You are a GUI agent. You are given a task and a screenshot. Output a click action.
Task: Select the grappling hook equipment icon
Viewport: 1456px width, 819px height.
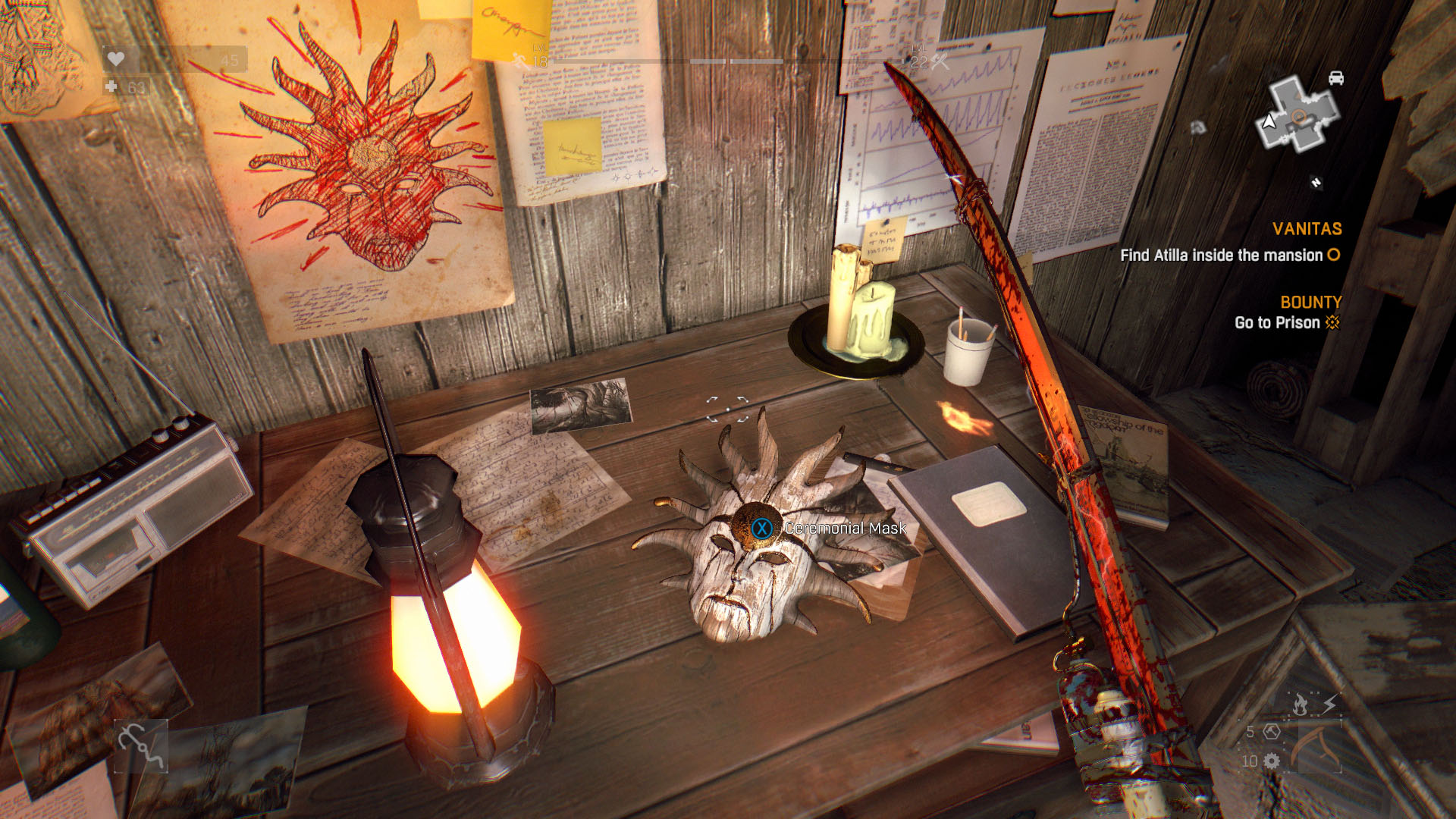(x=140, y=745)
